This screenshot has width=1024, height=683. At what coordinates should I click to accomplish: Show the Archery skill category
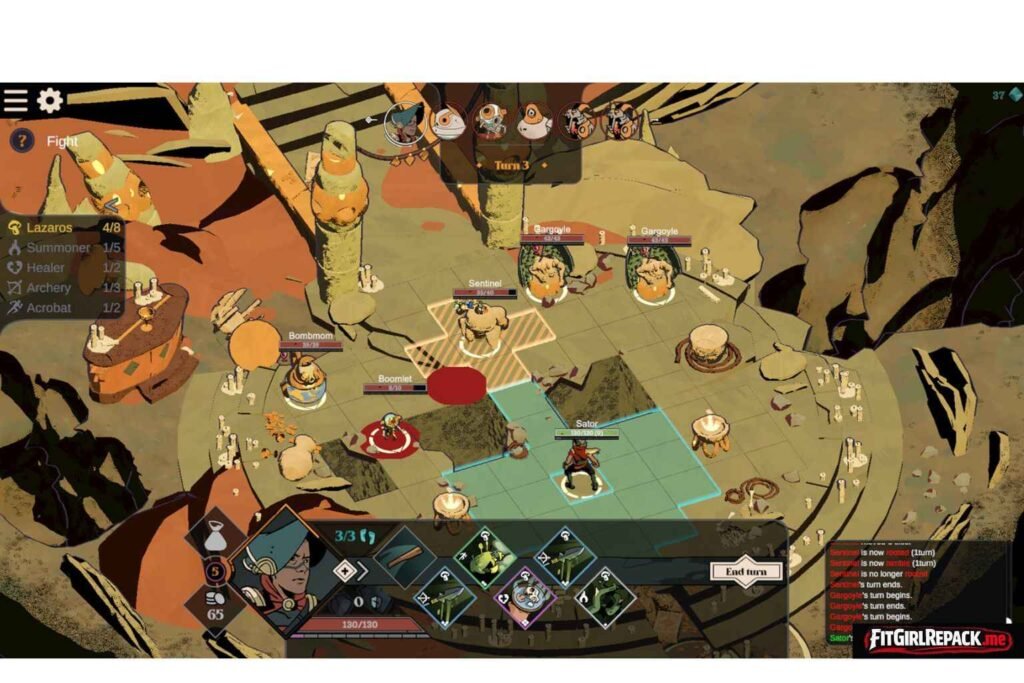pos(49,288)
